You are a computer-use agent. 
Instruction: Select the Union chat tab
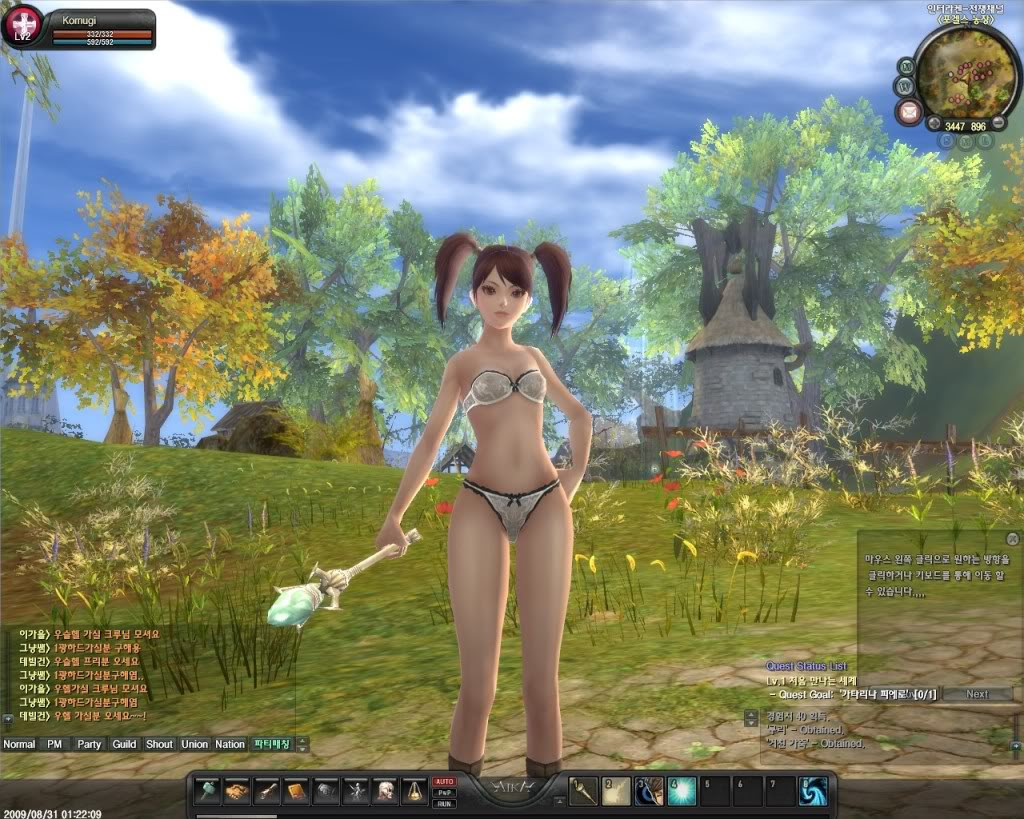tap(194, 744)
